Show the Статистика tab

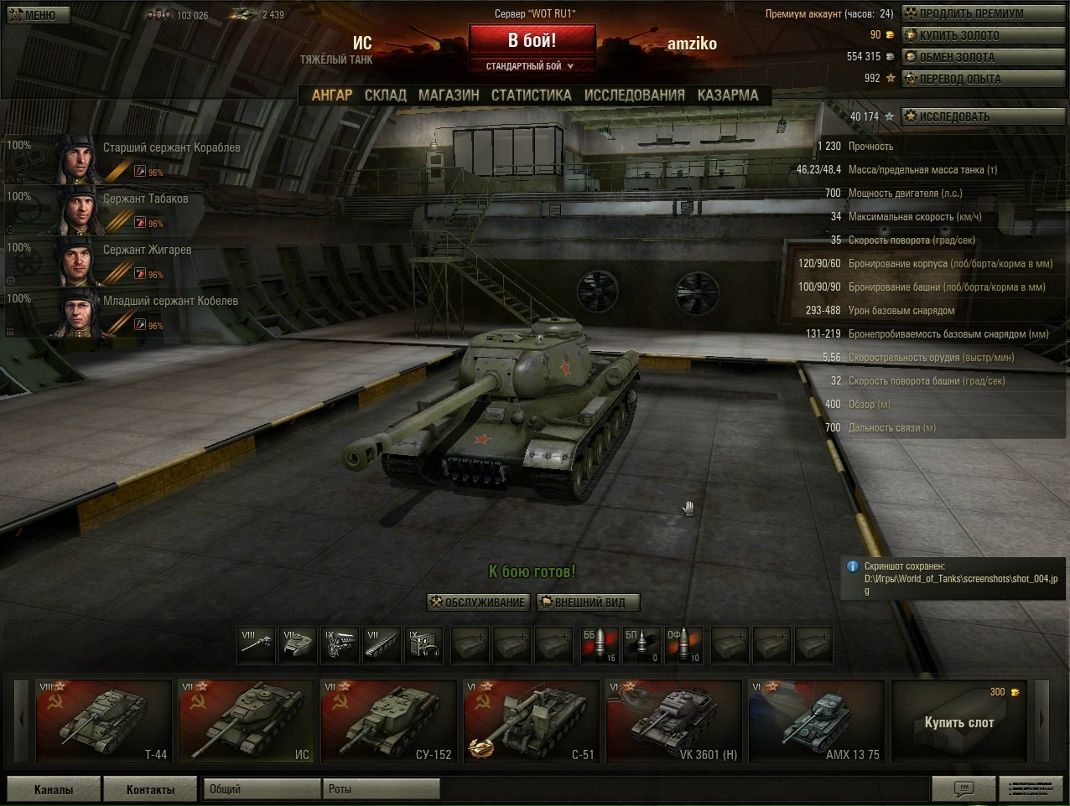531,95
